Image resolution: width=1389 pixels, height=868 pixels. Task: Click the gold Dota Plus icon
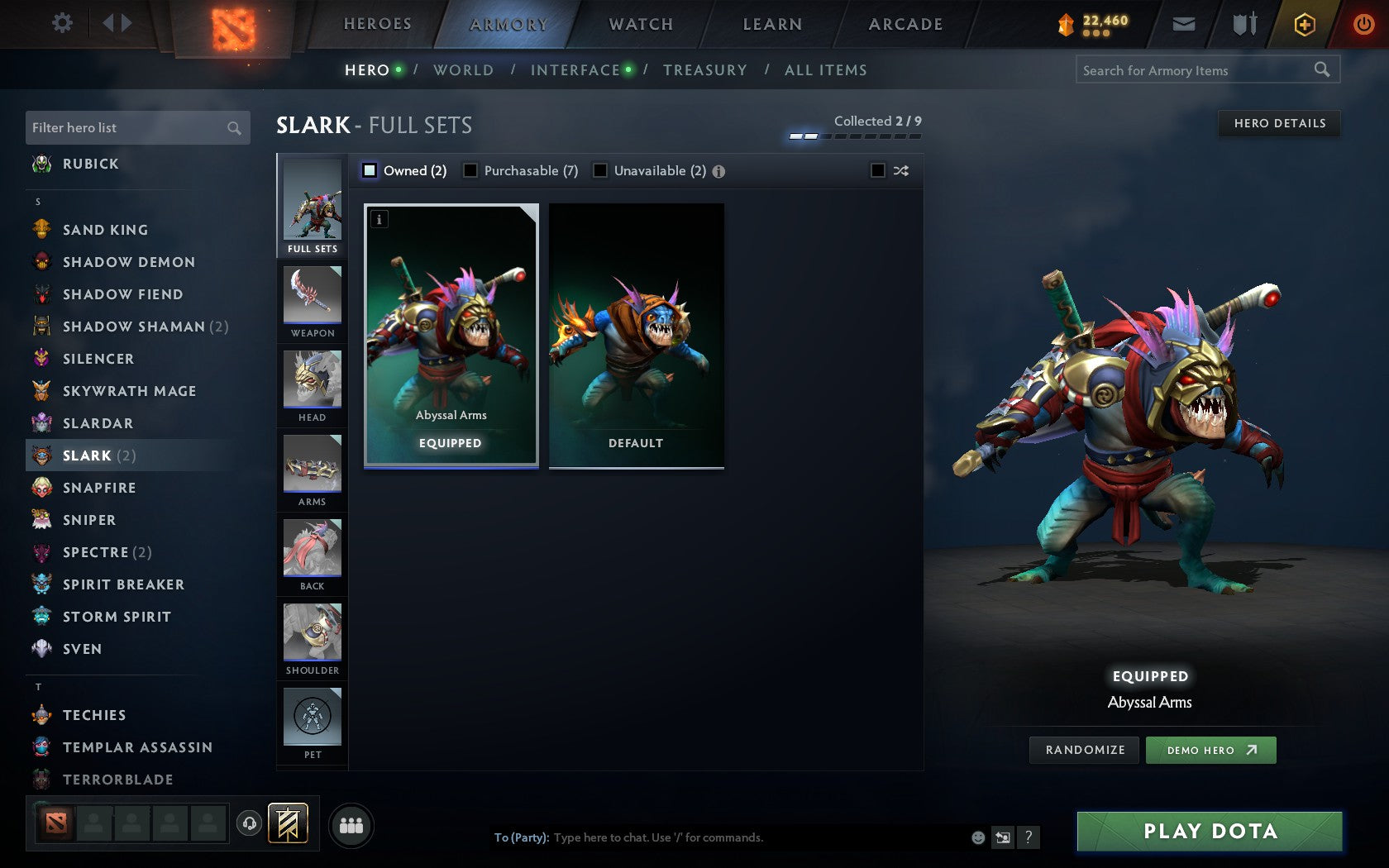(x=1305, y=24)
